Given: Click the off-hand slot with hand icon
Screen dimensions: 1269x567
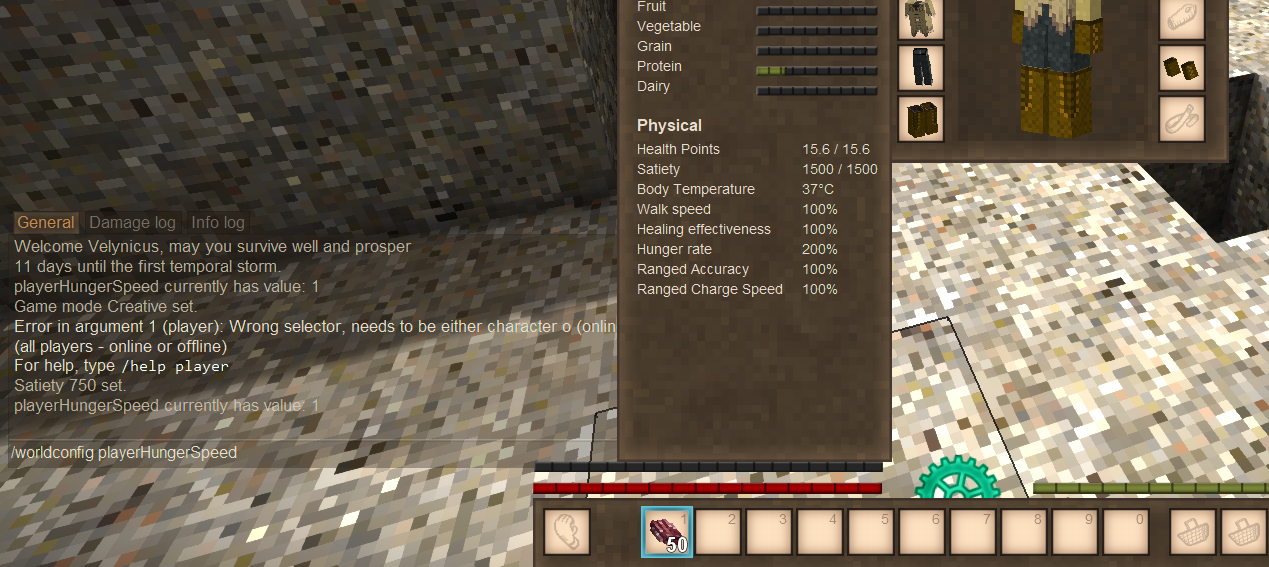Looking at the screenshot, I should [x=568, y=532].
